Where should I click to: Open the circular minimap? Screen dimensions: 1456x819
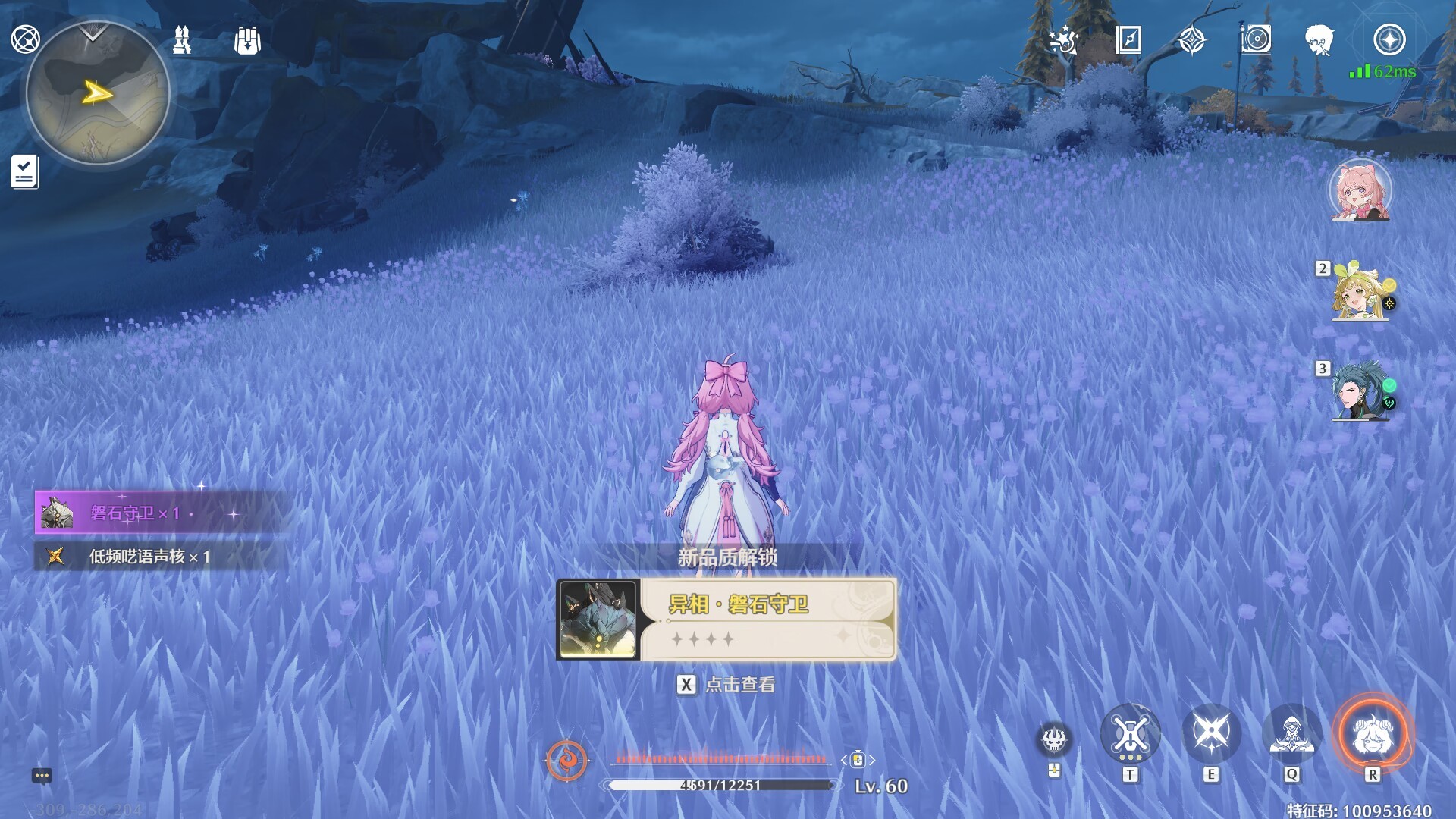97,93
